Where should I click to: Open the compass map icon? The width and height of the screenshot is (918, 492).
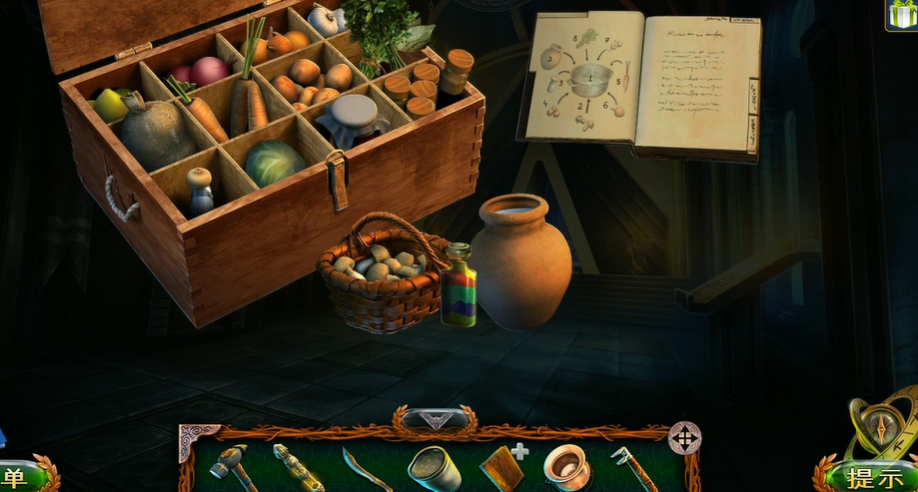tap(878, 421)
